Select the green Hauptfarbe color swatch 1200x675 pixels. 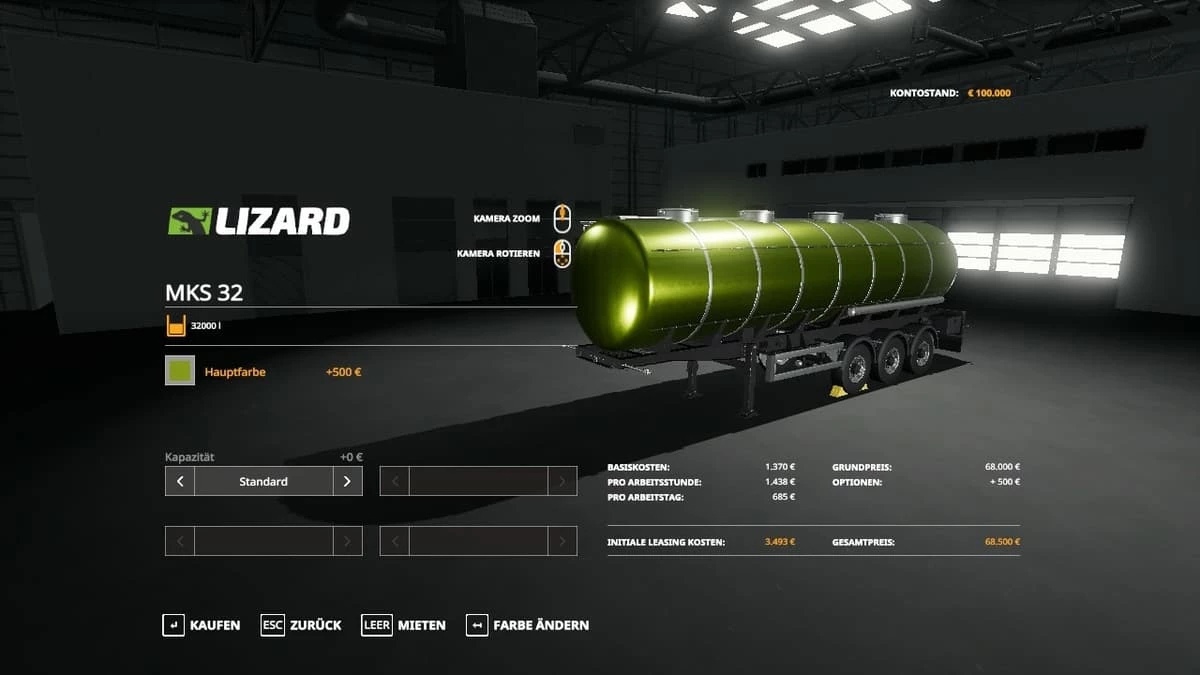coord(180,372)
